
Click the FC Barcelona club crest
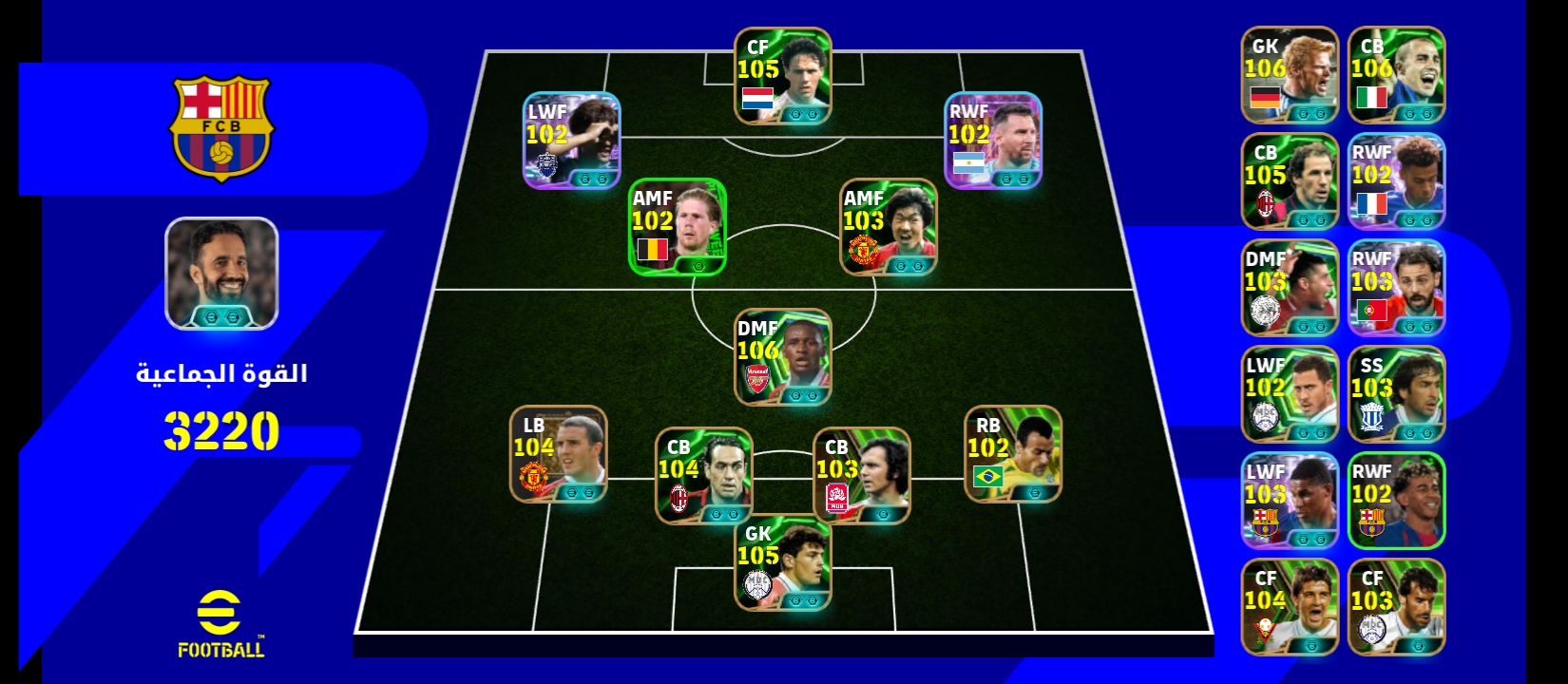tap(221, 128)
